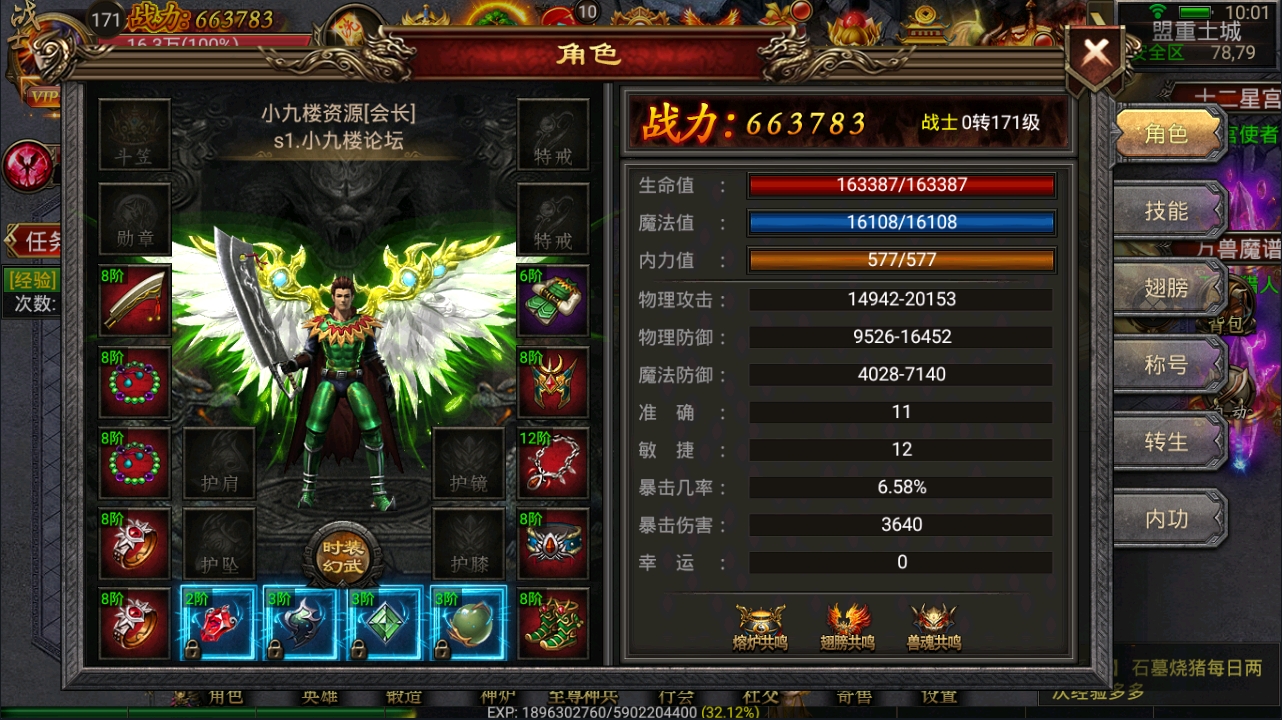The image size is (1282, 720).
Task: Switch to the 技能 tab
Action: (1166, 210)
